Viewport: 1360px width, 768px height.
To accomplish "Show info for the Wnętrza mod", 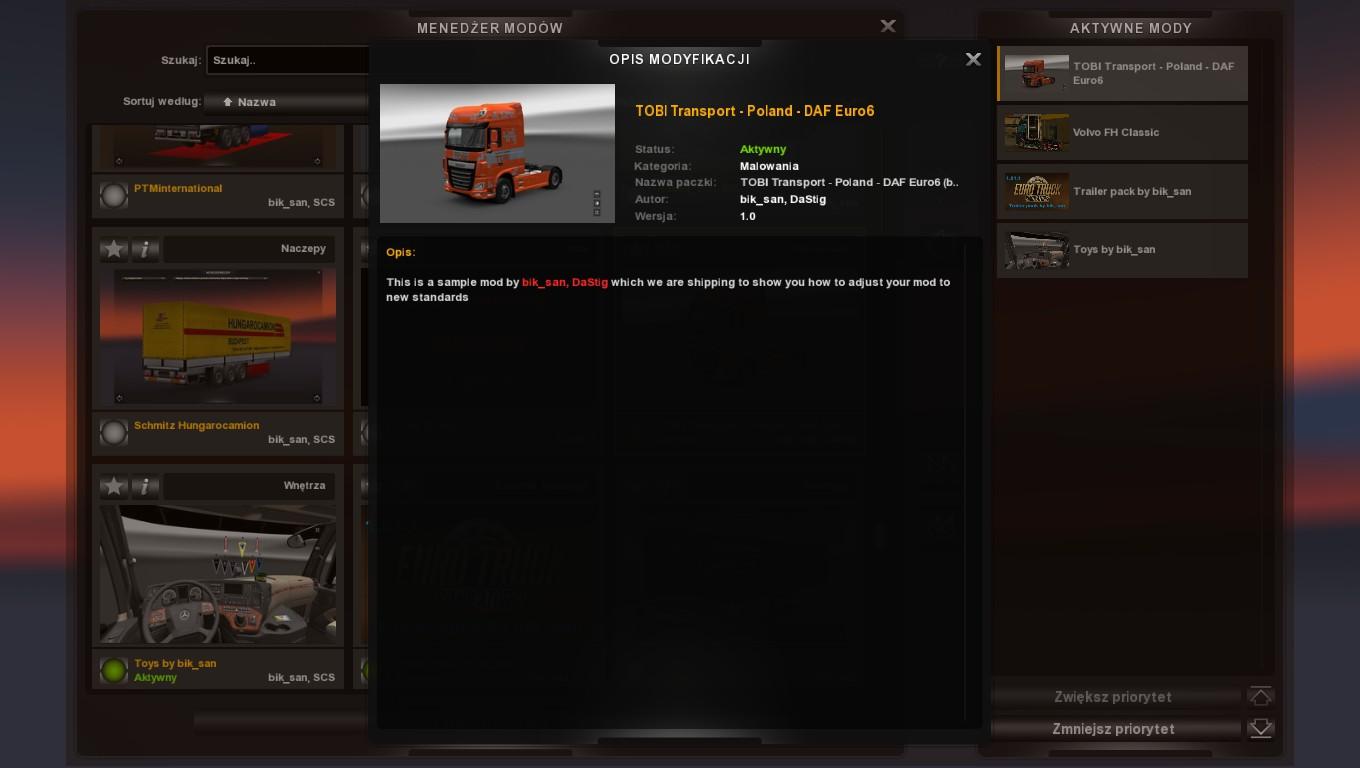I will click(x=145, y=486).
